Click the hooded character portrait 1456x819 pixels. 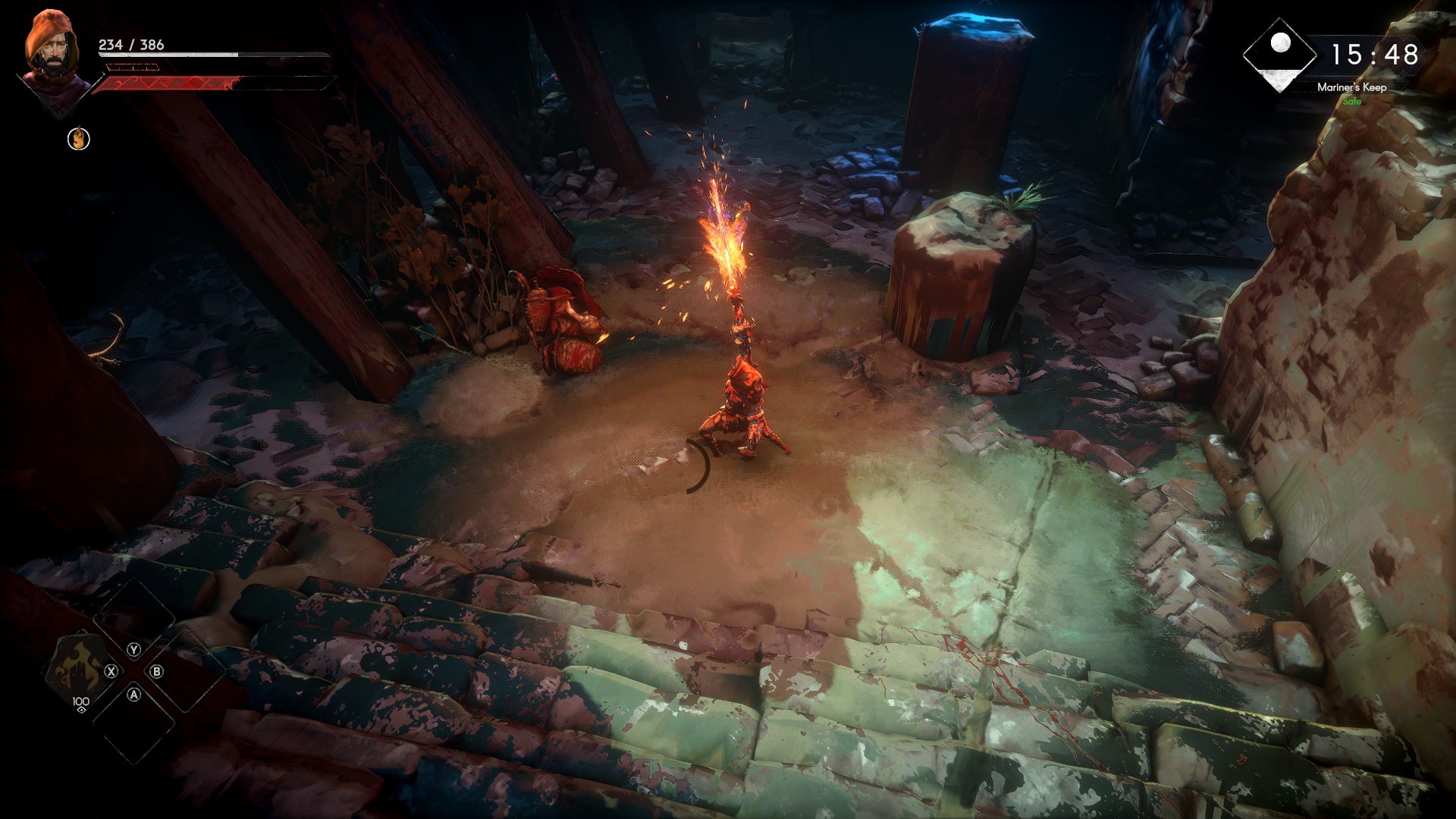[x=52, y=52]
